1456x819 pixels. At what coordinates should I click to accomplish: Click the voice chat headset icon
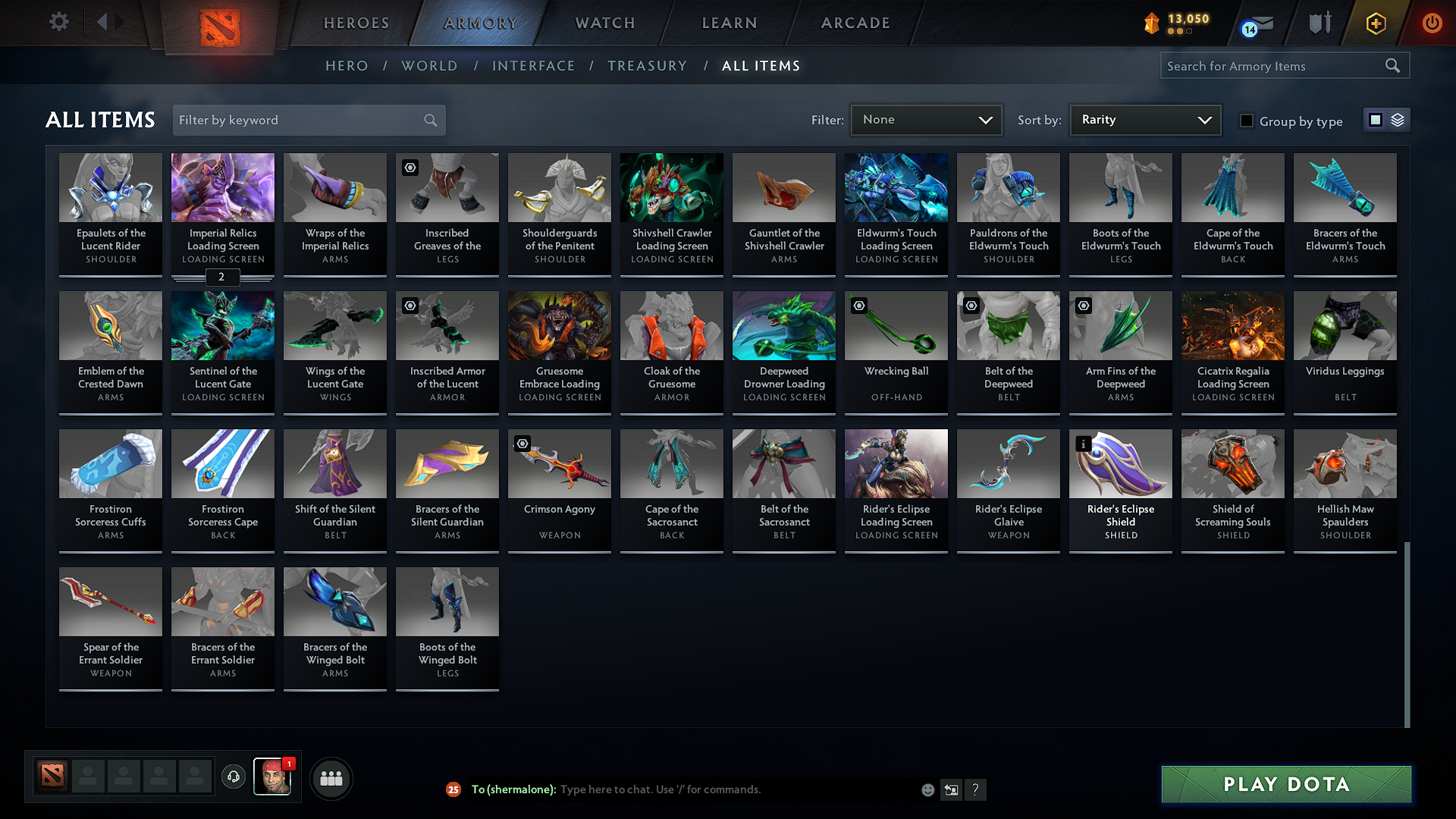point(234,777)
